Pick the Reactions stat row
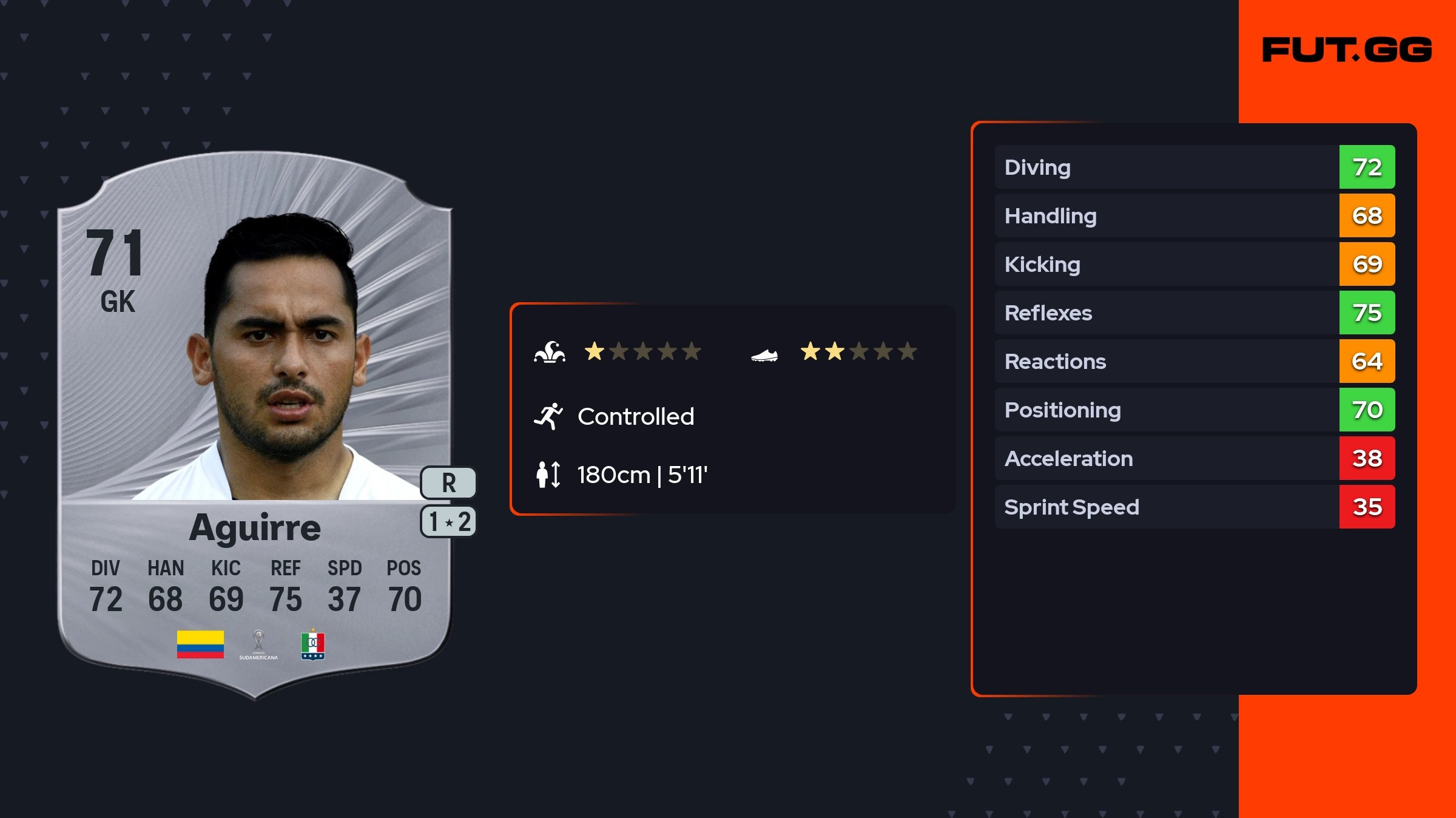The height and width of the screenshot is (818, 1456). (x=1194, y=361)
